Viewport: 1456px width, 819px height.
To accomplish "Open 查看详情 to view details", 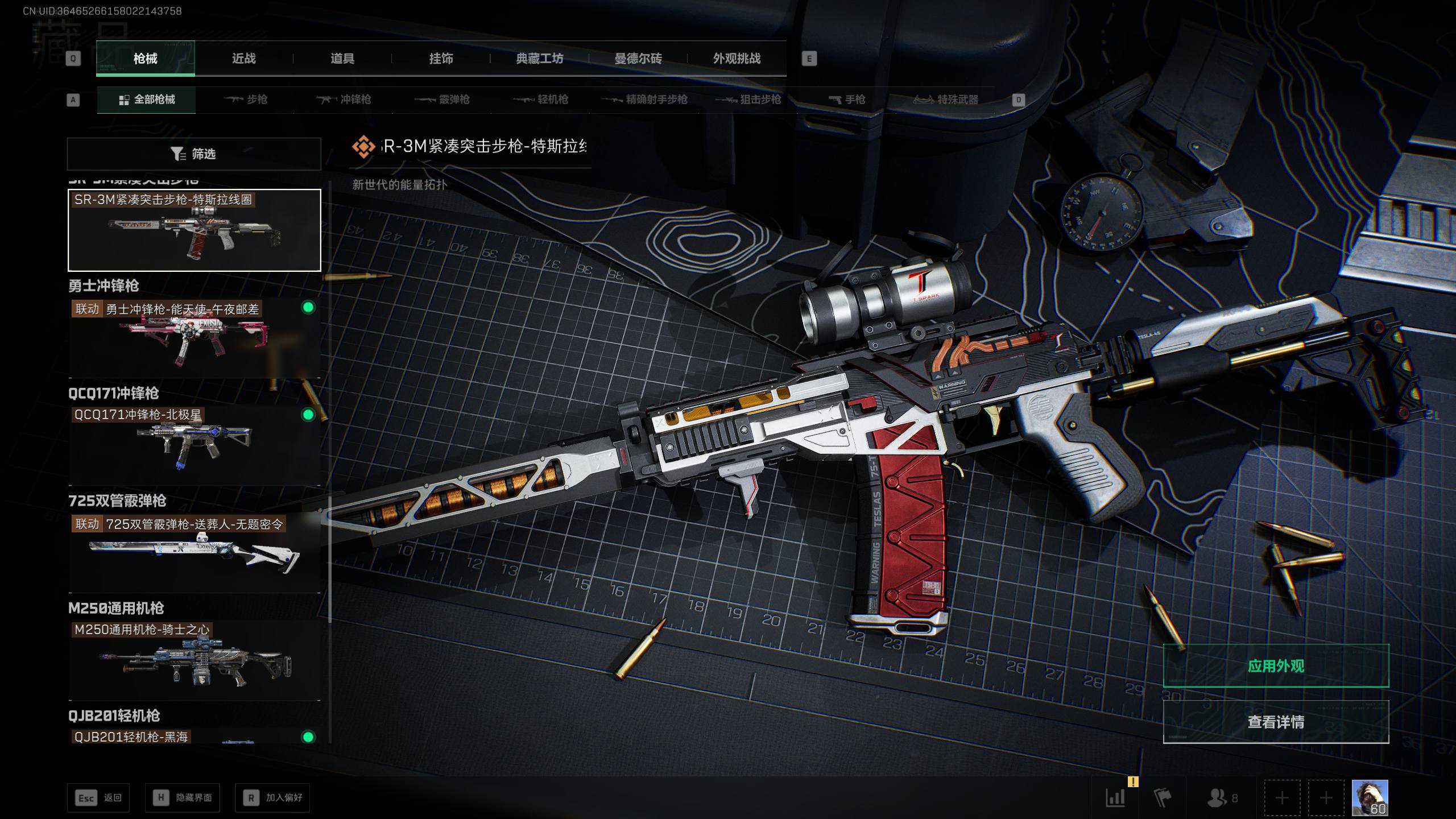I will click(x=1276, y=722).
